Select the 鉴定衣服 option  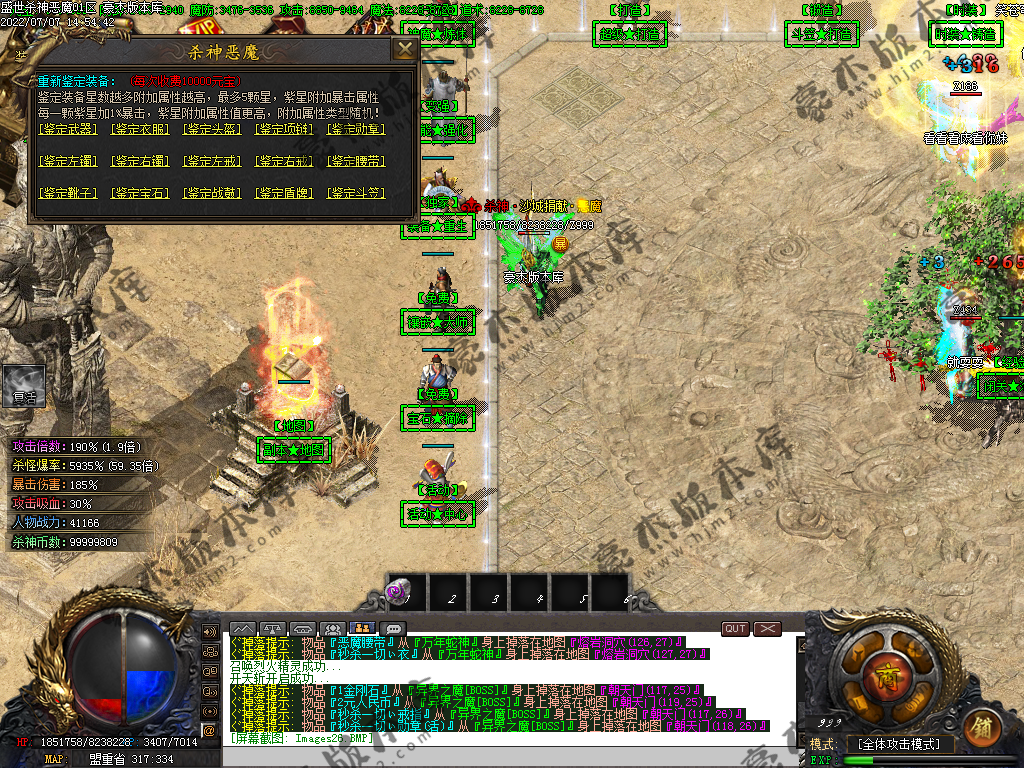[x=140, y=129]
